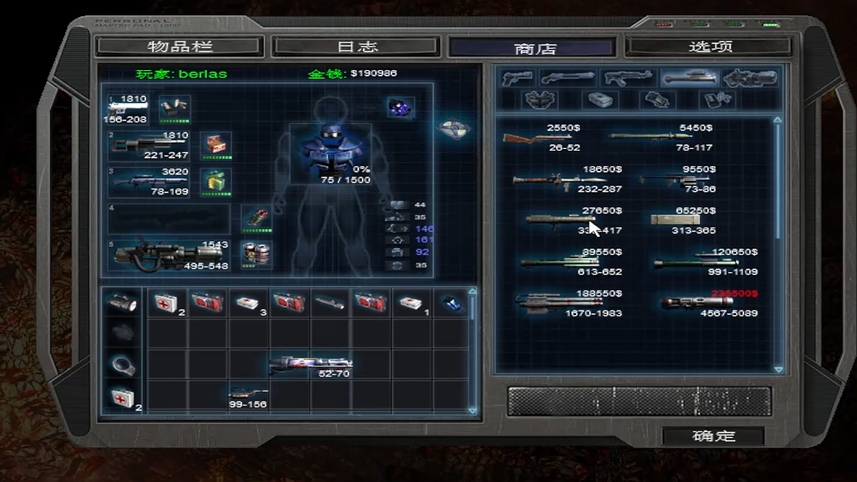Select the inventory weapon with 99-156 damage
The height and width of the screenshot is (482, 857).
[246, 393]
